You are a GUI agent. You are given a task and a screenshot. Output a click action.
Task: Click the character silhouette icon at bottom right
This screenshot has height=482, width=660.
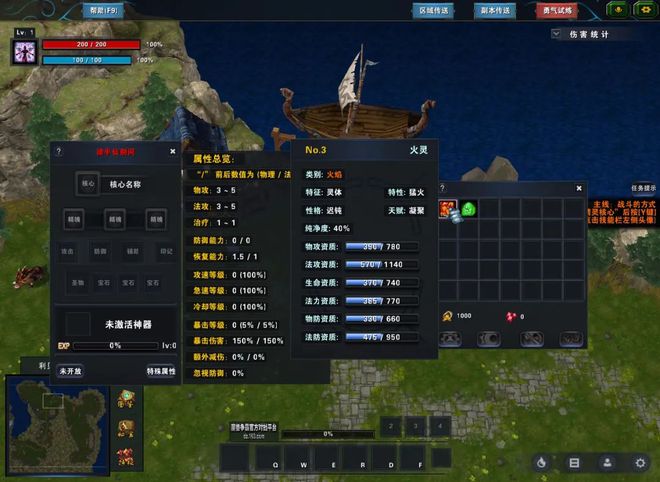coord(606,462)
